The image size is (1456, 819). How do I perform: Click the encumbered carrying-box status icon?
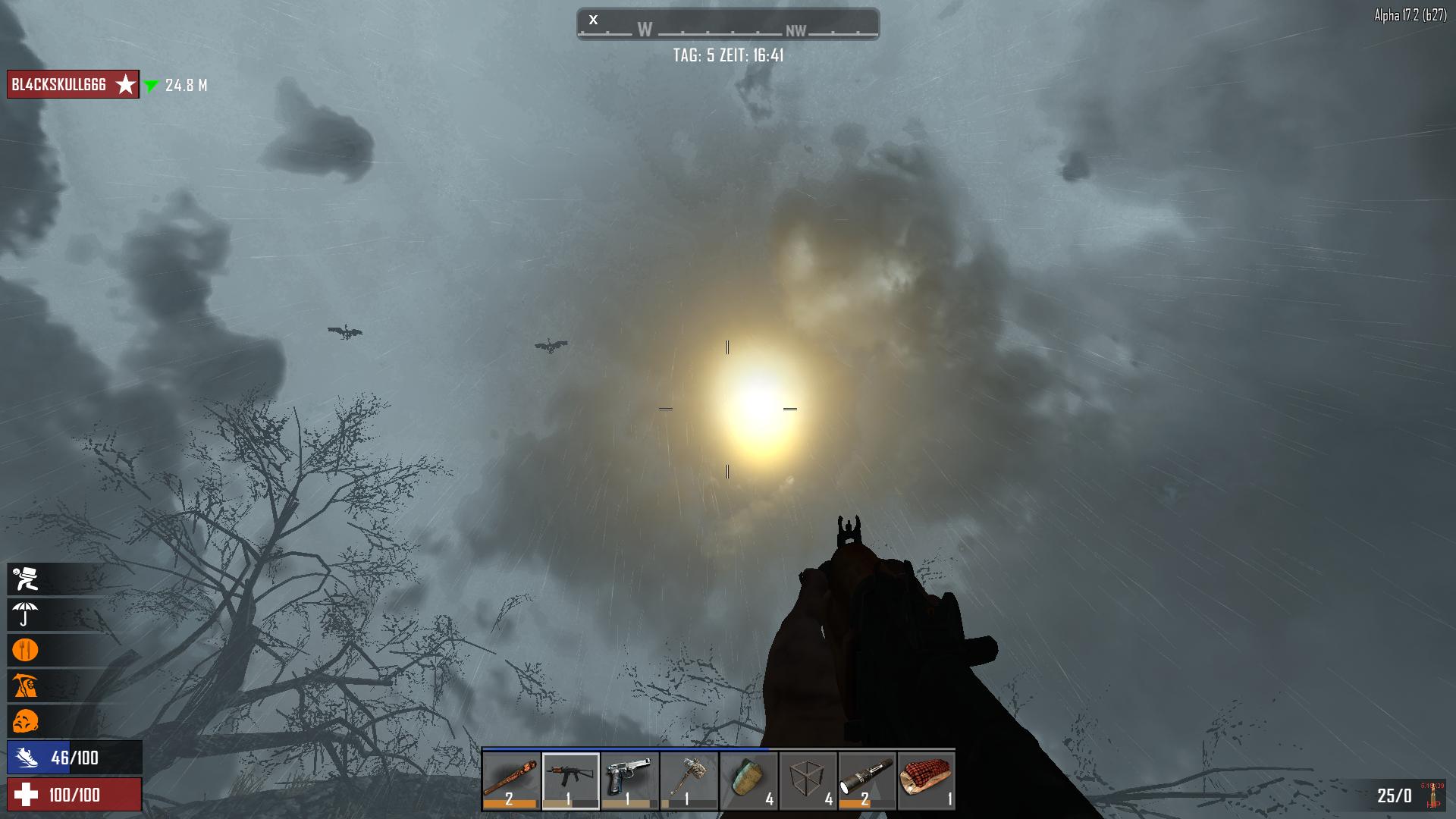pyautogui.click(x=25, y=579)
